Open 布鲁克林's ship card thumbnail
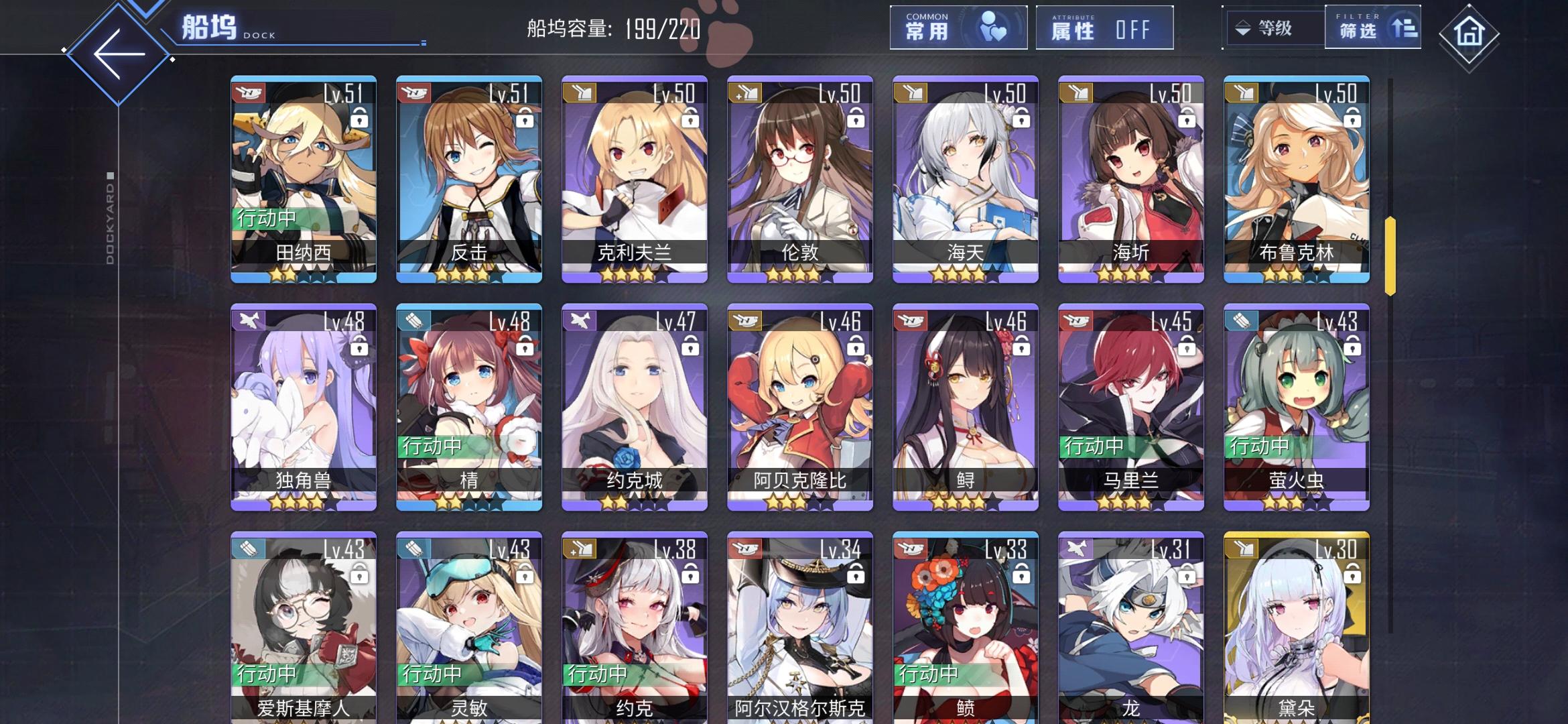Viewport: 1568px width, 724px height. (x=1295, y=181)
